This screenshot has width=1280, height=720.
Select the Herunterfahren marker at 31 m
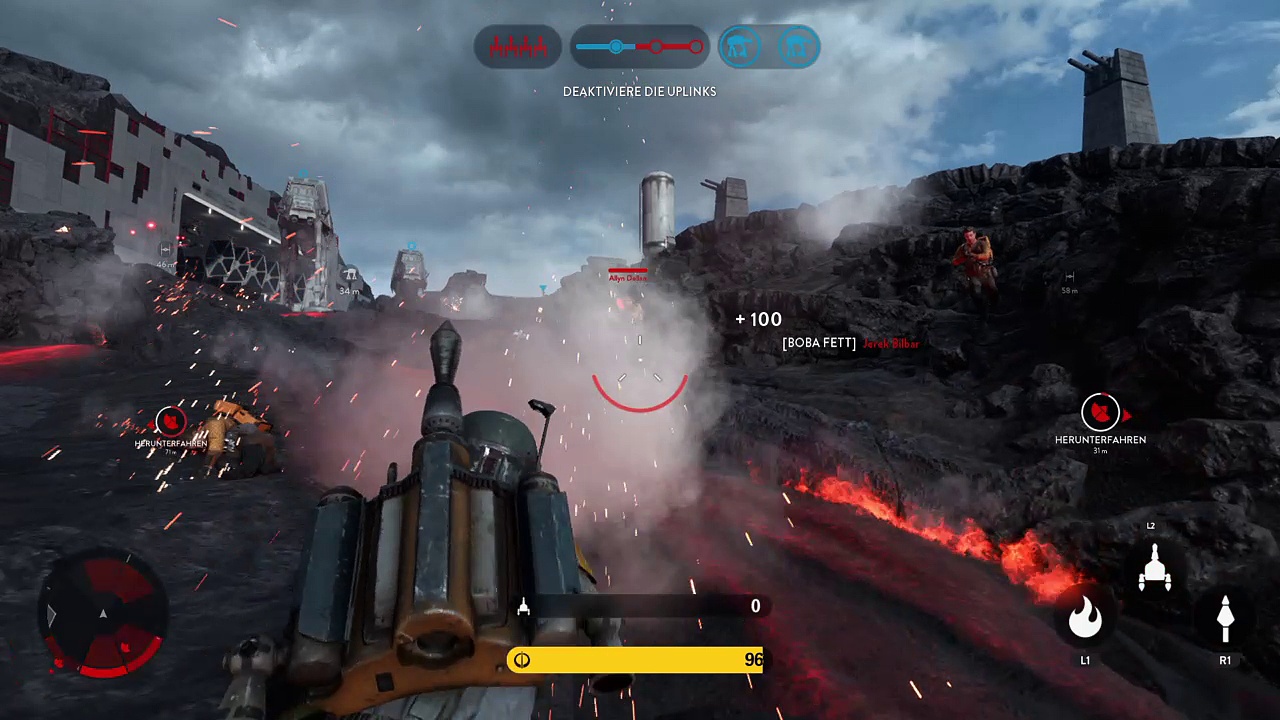click(x=1100, y=412)
